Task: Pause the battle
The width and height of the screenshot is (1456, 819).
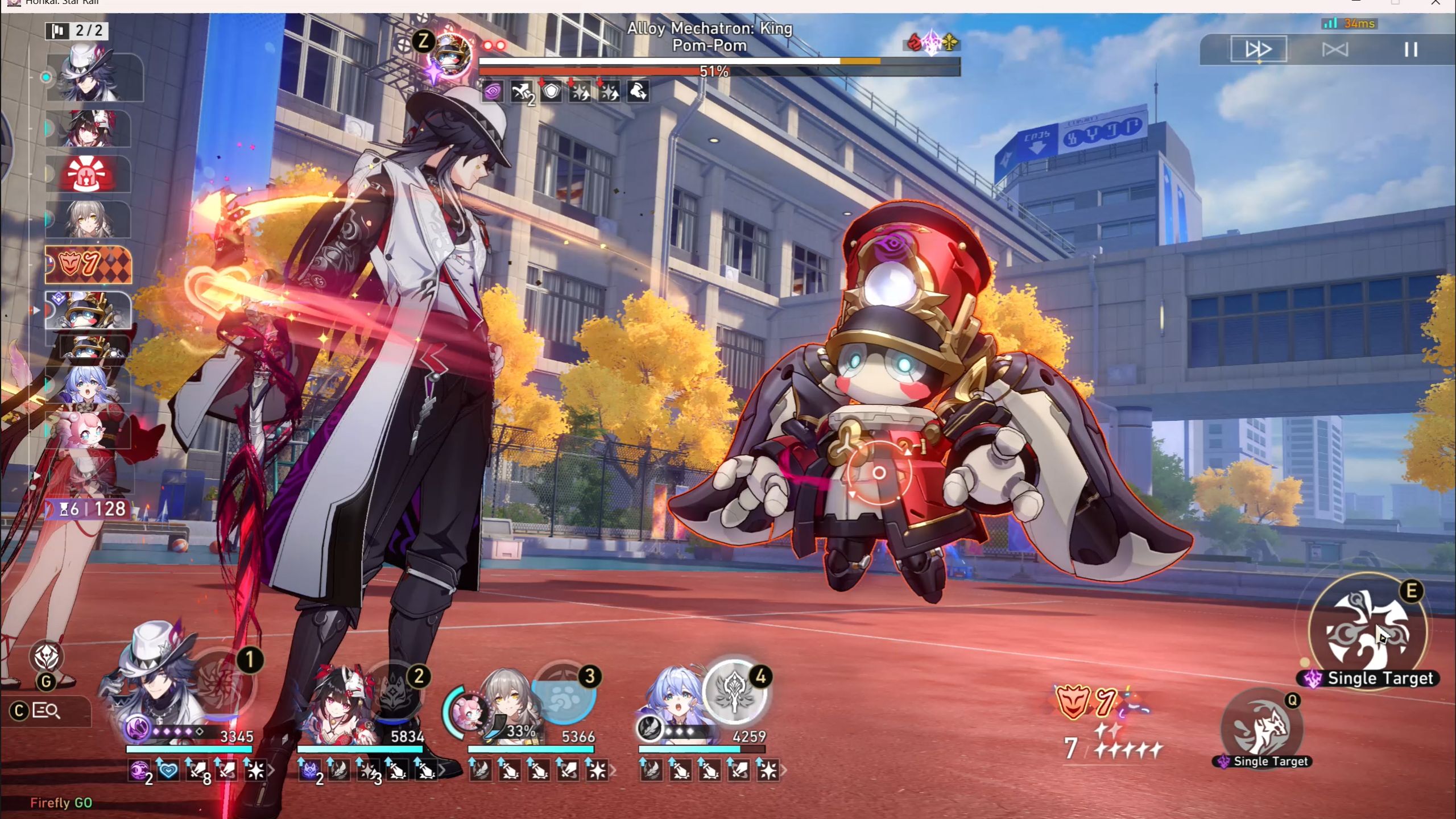Action: click(1410, 49)
